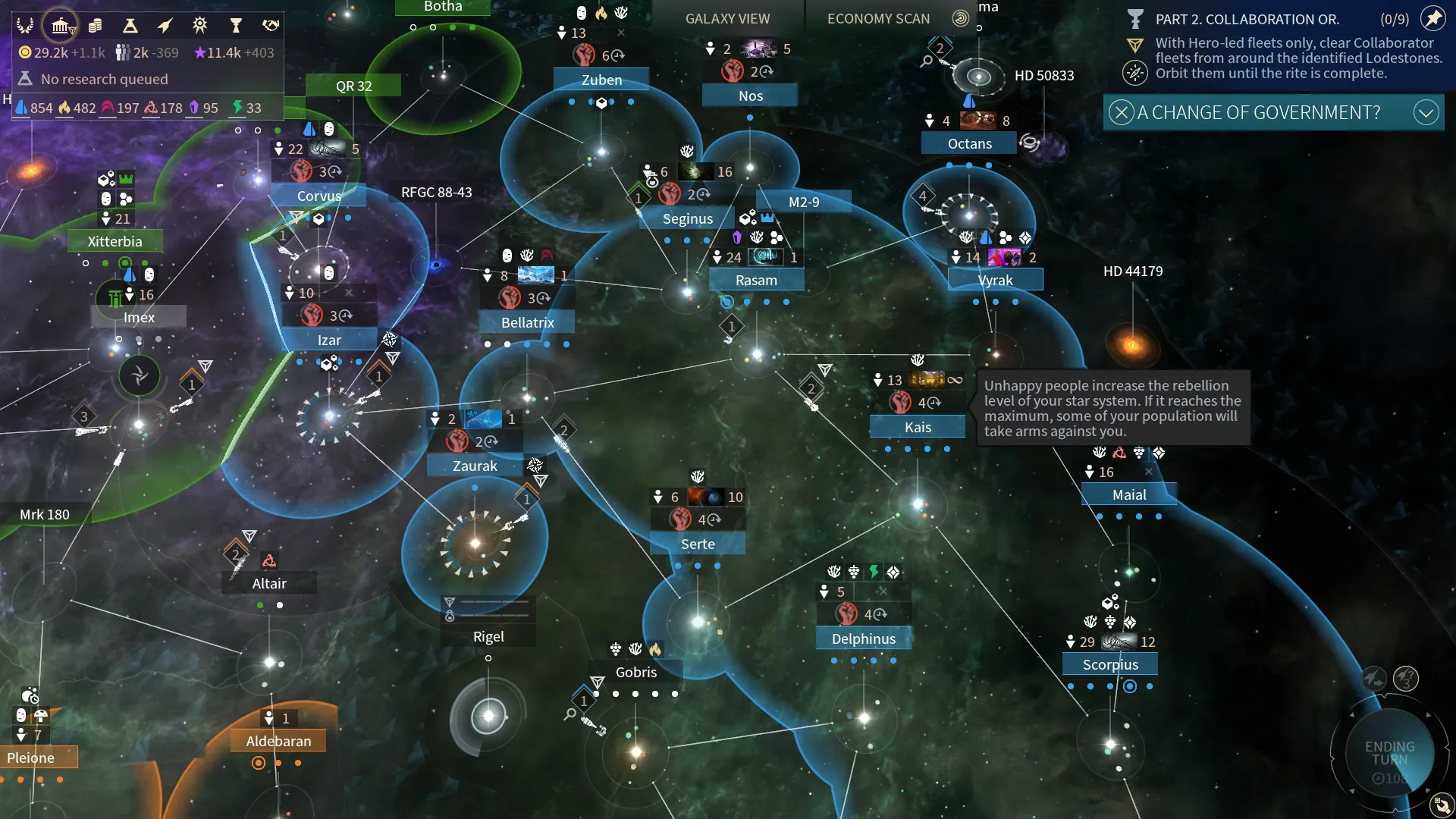Open the Empire overview laurel icon

(x=25, y=26)
